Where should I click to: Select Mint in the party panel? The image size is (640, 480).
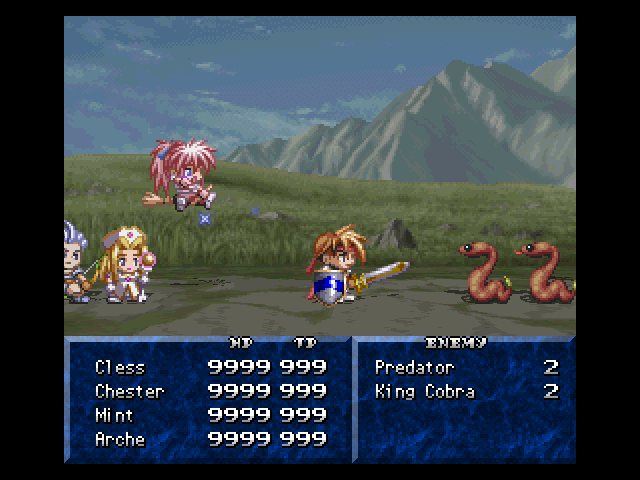114,416
